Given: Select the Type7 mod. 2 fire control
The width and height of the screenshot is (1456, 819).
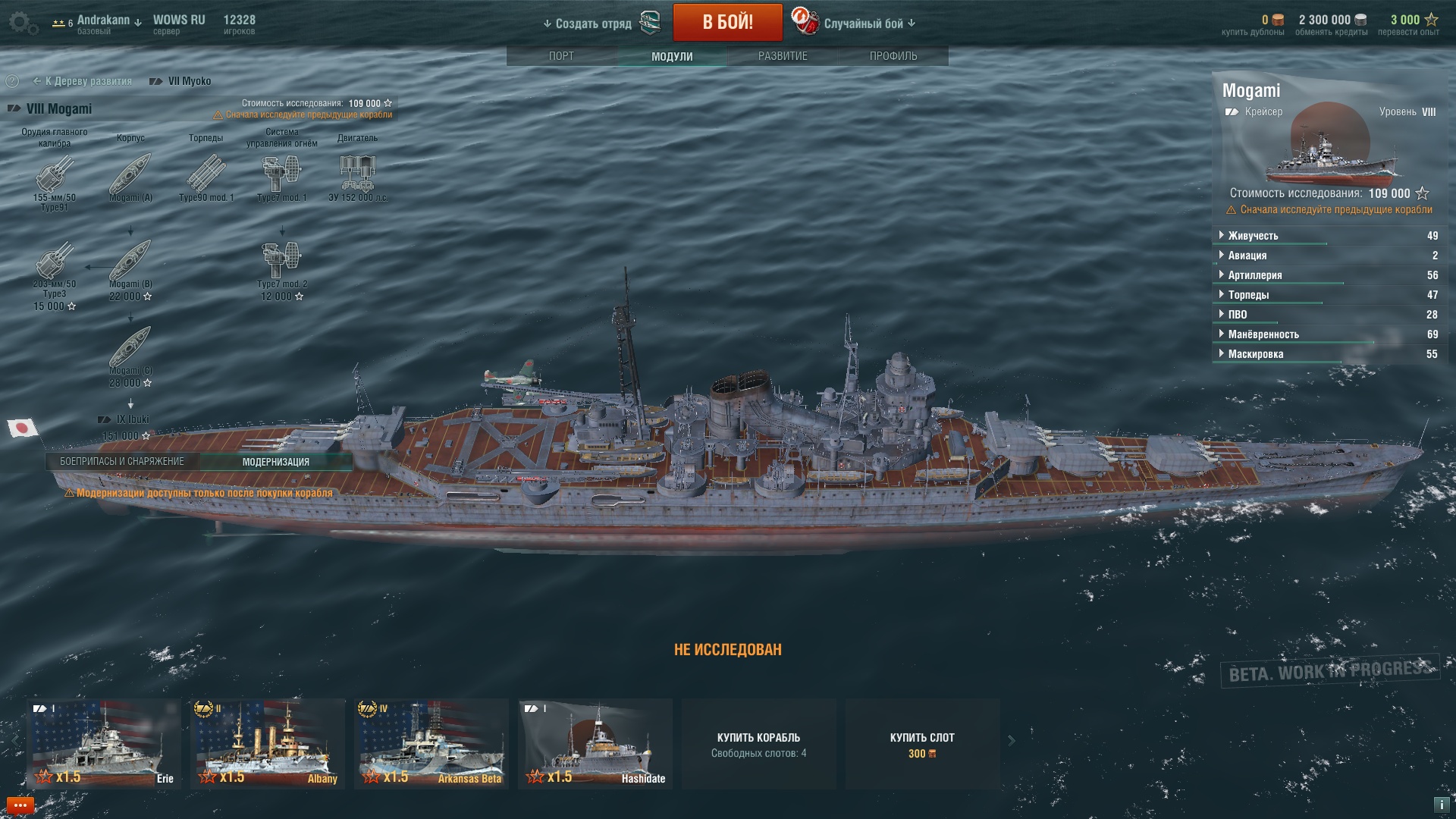Looking at the screenshot, I should point(281,262).
